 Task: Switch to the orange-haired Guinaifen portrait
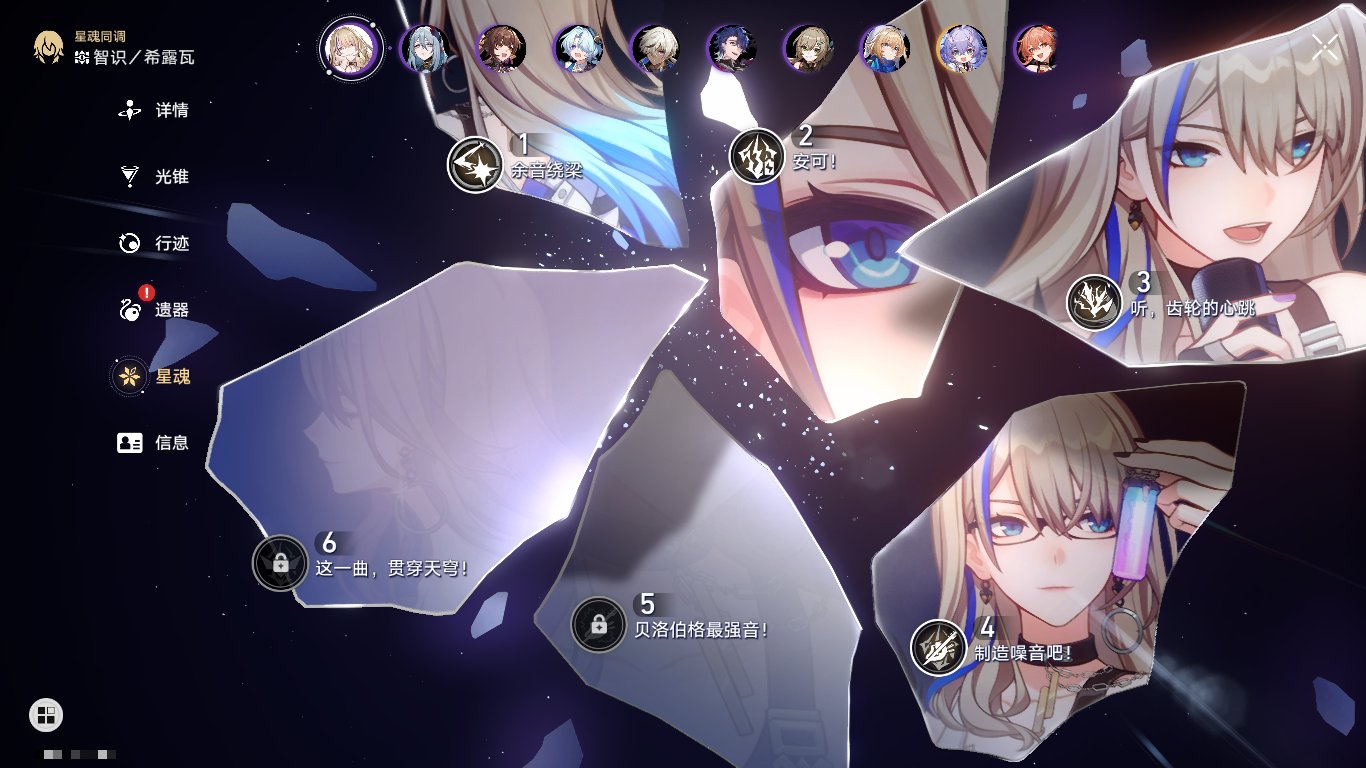(1037, 48)
